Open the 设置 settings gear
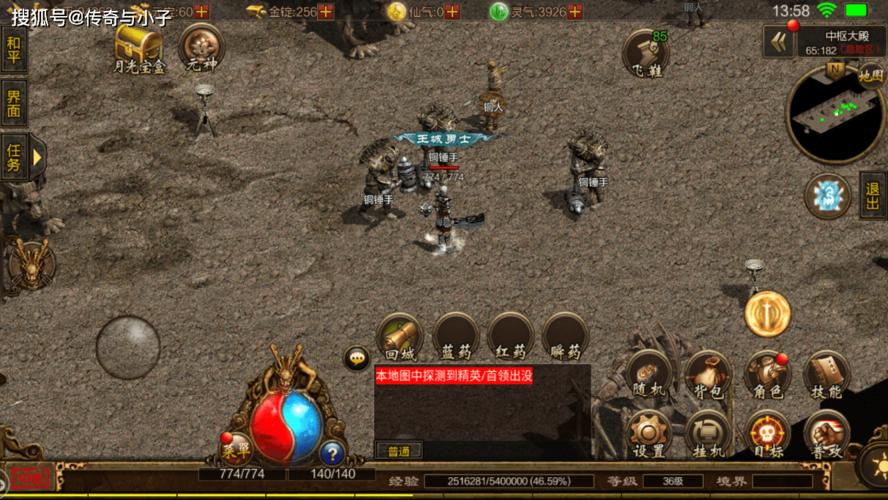The width and height of the screenshot is (888, 500). 650,433
